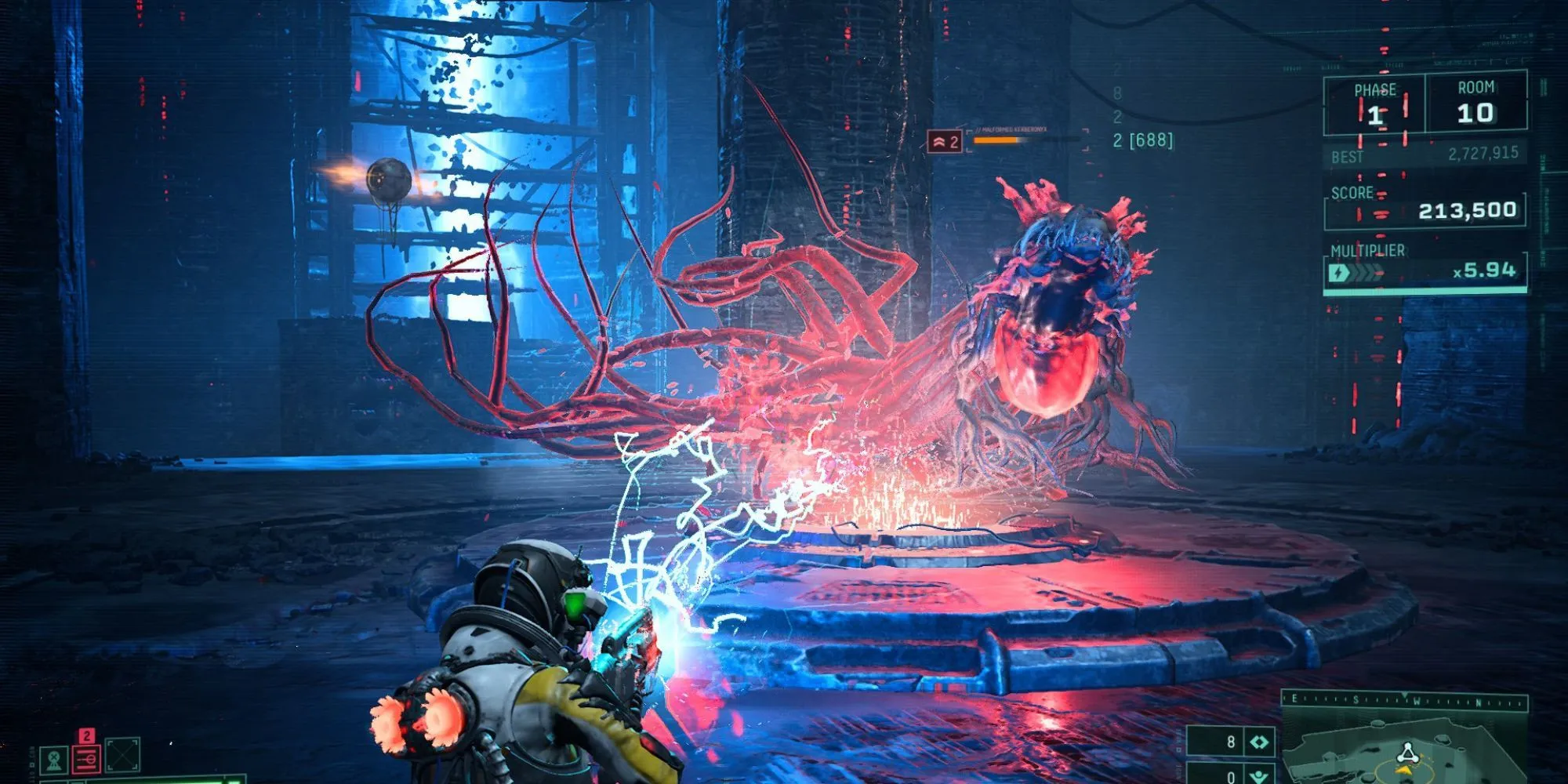
Task: Click the red malfunction icon marked 2
Action: 86,760
